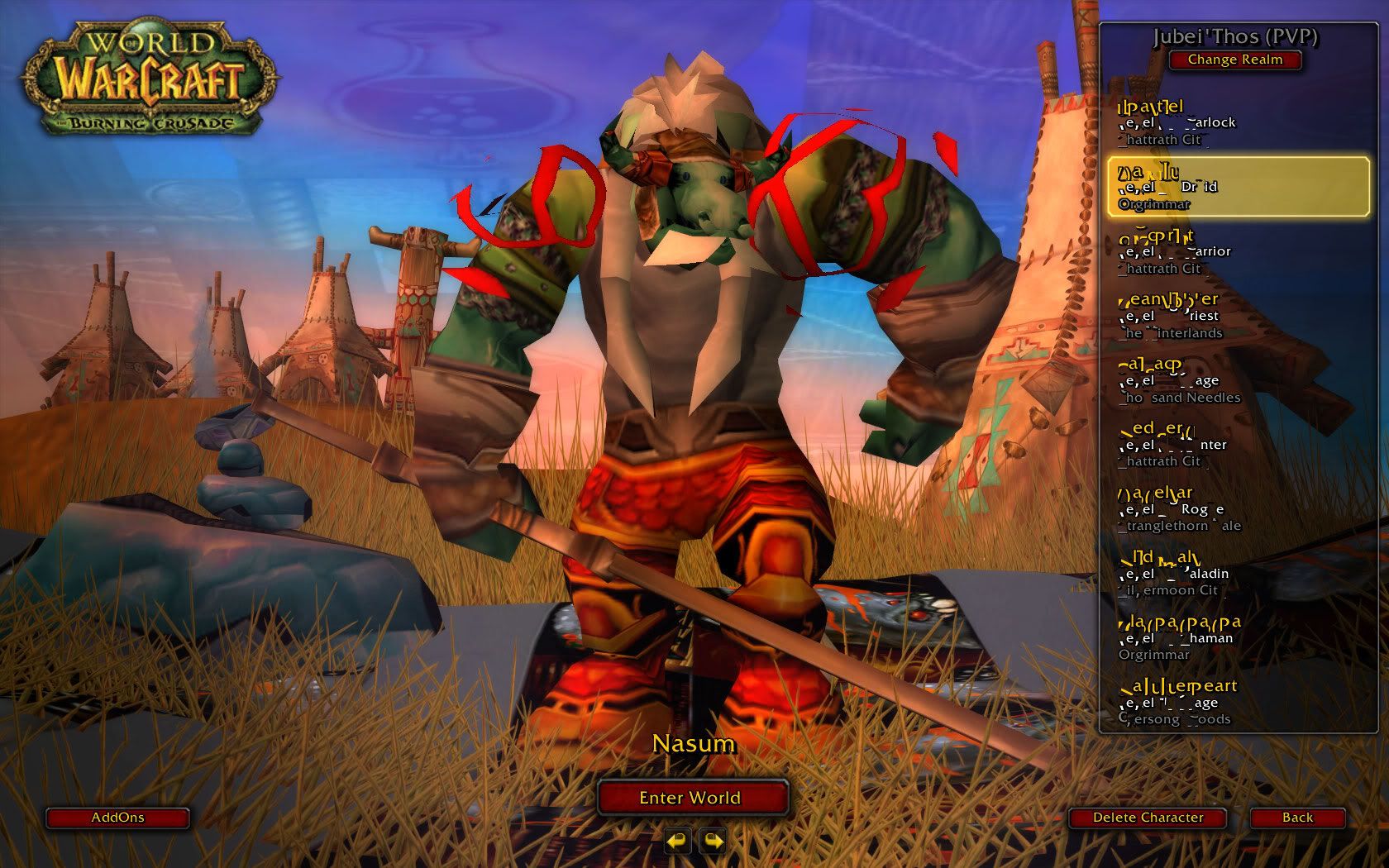Viewport: 1389px width, 868px height.
Task: Open the AddOns panel
Action: [x=117, y=818]
